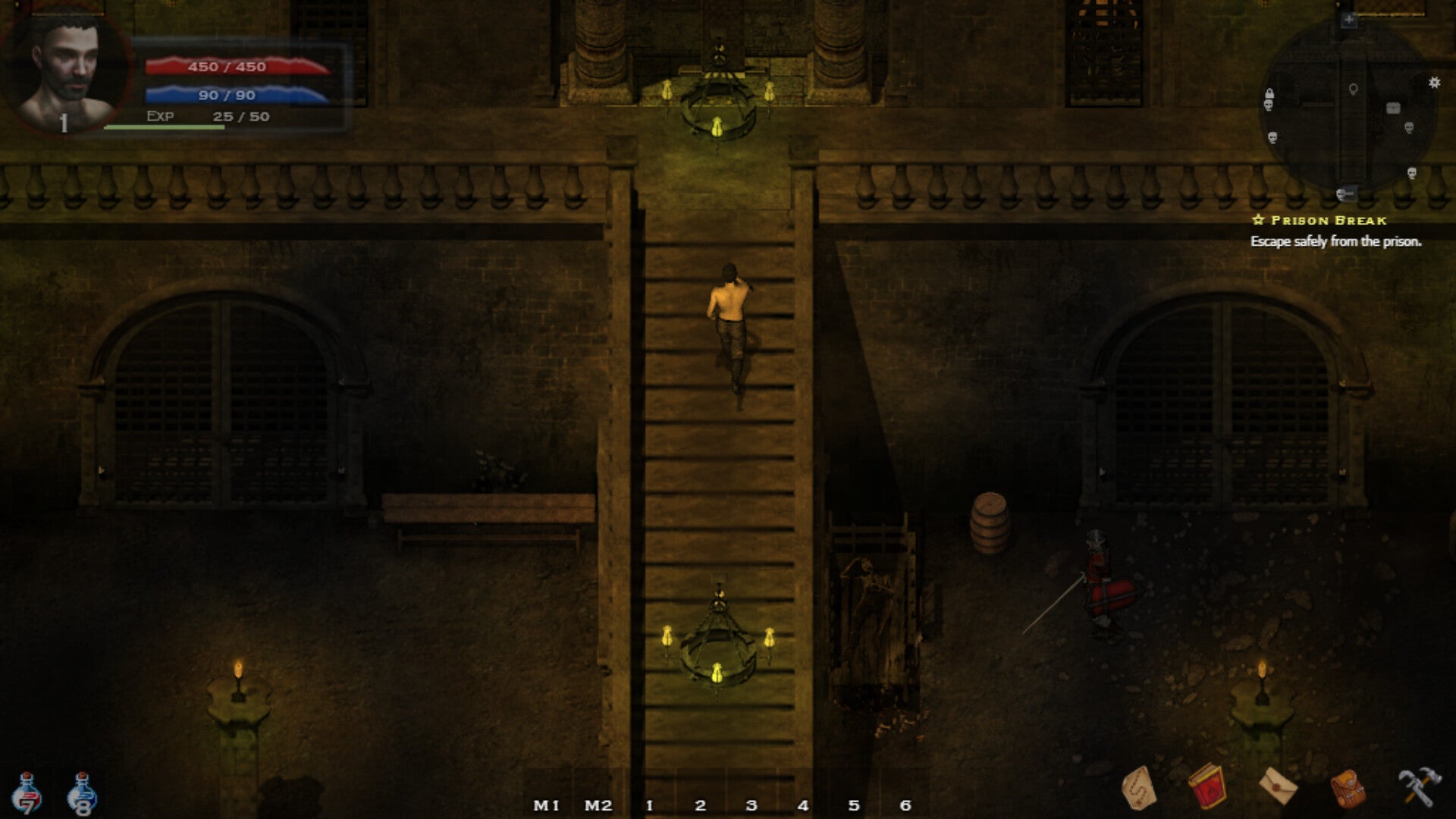Open the red spellbook
Viewport: 1456px width, 819px height.
[1207, 786]
